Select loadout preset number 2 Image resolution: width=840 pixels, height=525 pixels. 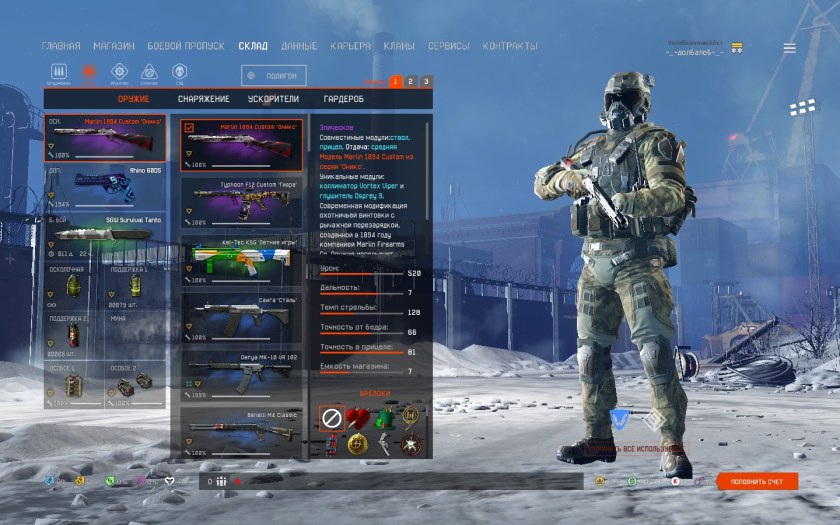[x=411, y=81]
